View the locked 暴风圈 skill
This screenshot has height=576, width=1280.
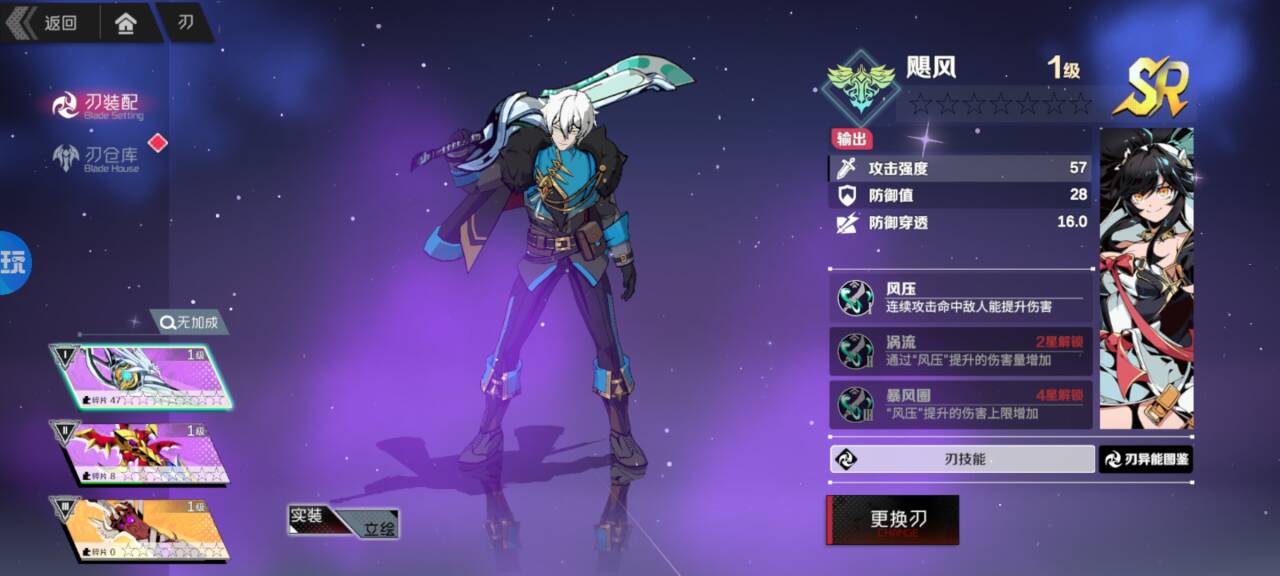coord(960,404)
